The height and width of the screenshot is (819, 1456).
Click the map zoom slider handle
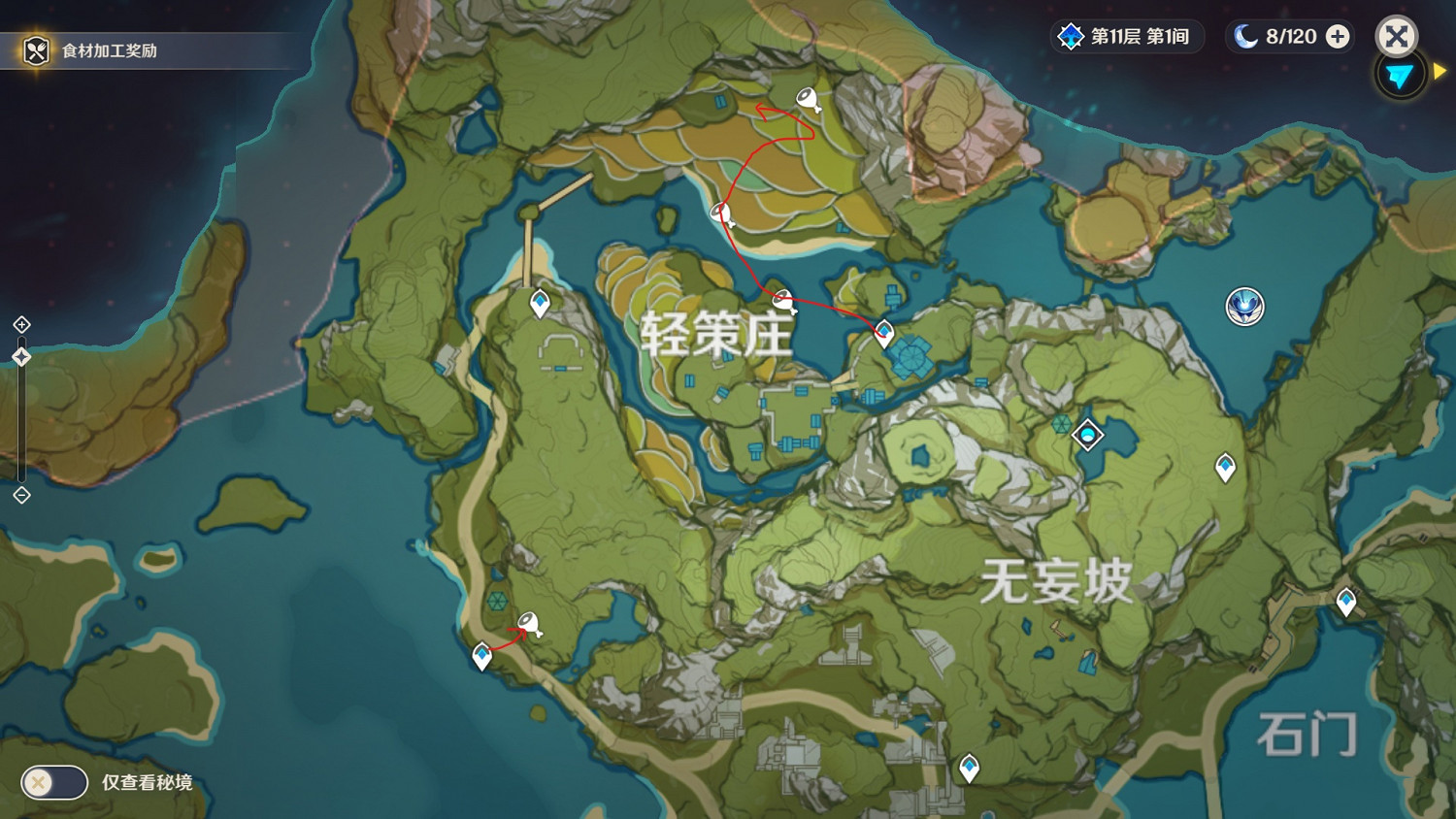click(x=19, y=356)
